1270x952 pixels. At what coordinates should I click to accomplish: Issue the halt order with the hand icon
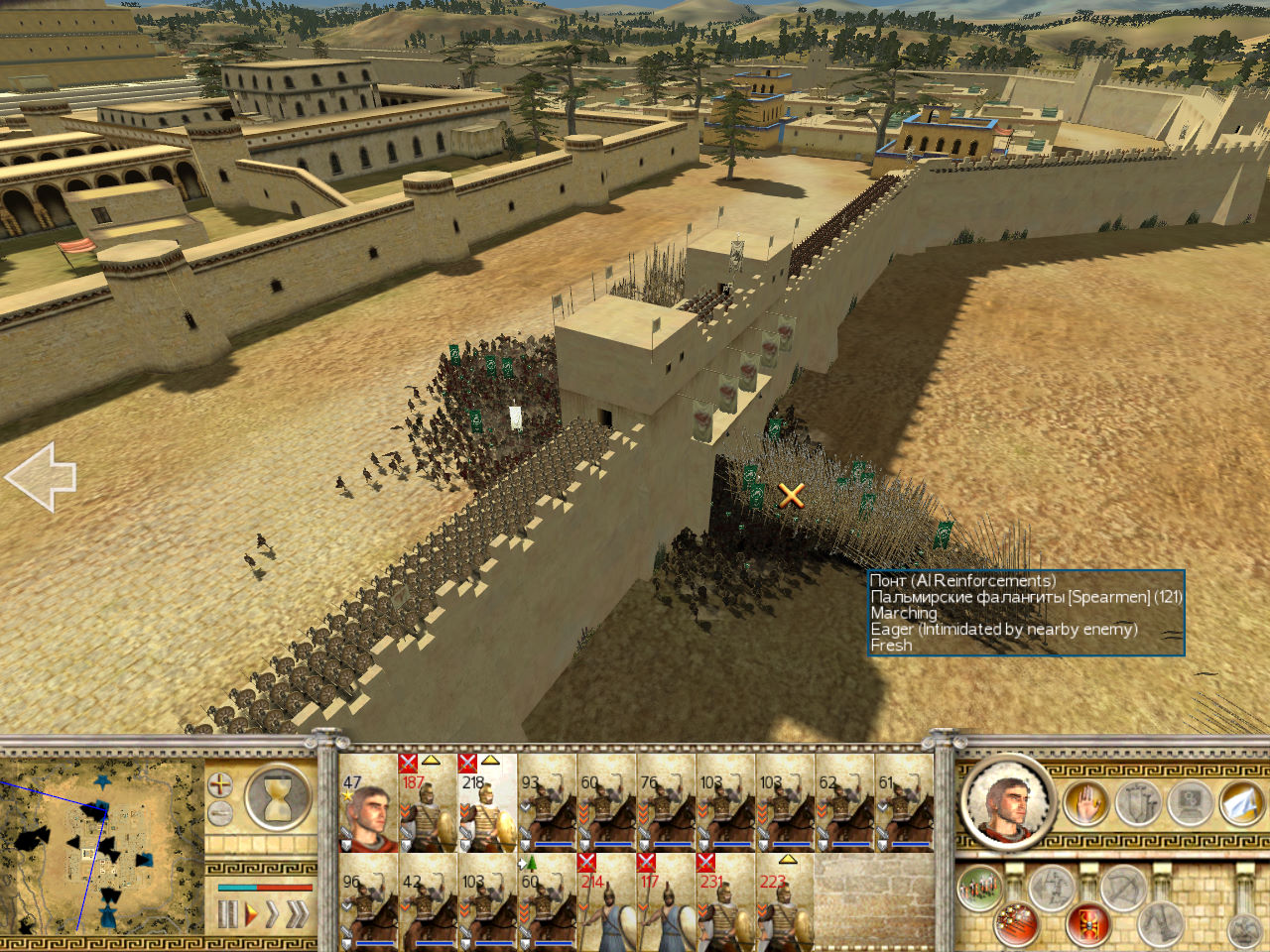coord(1085,803)
